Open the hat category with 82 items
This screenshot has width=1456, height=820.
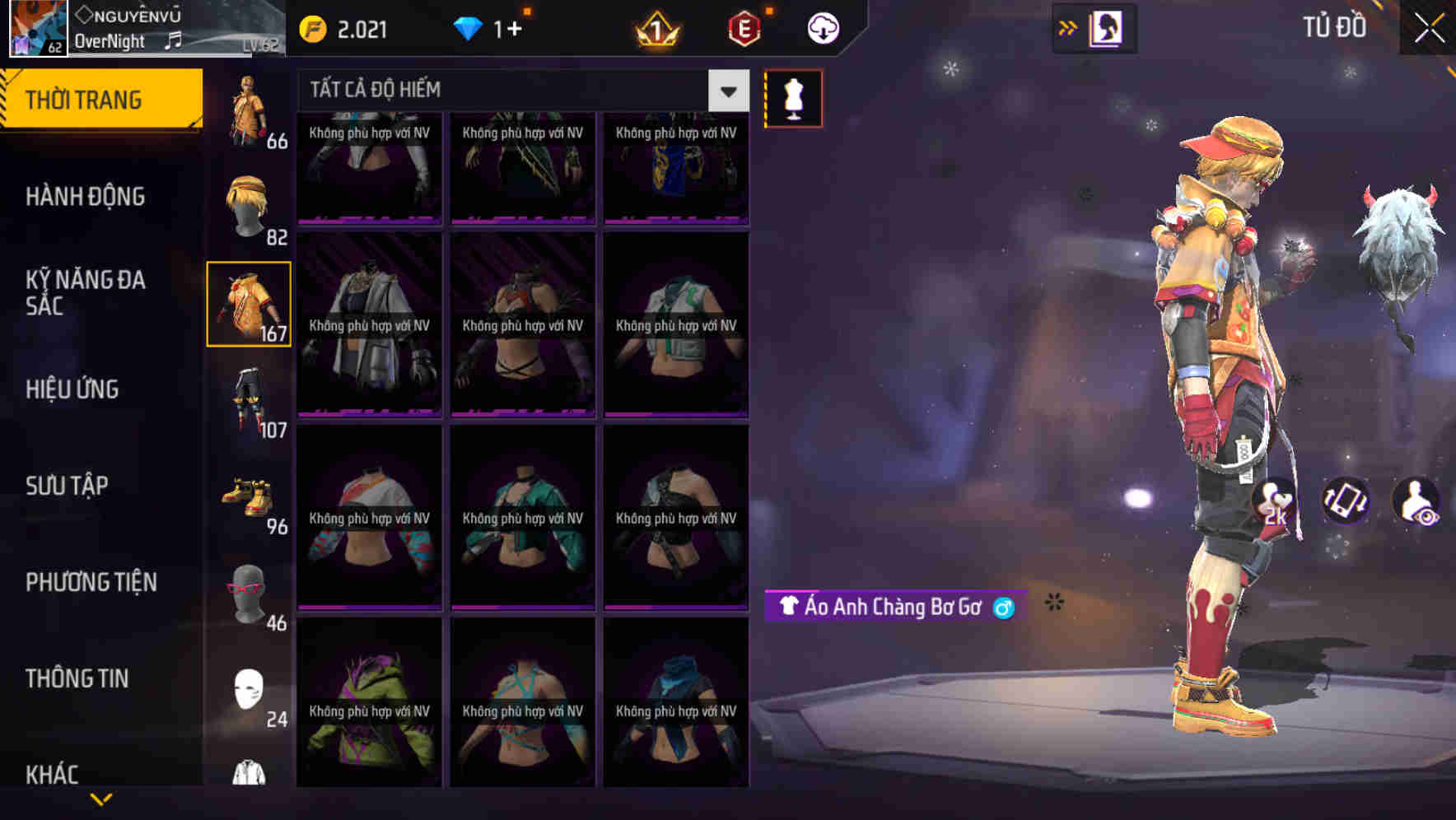pos(248,202)
